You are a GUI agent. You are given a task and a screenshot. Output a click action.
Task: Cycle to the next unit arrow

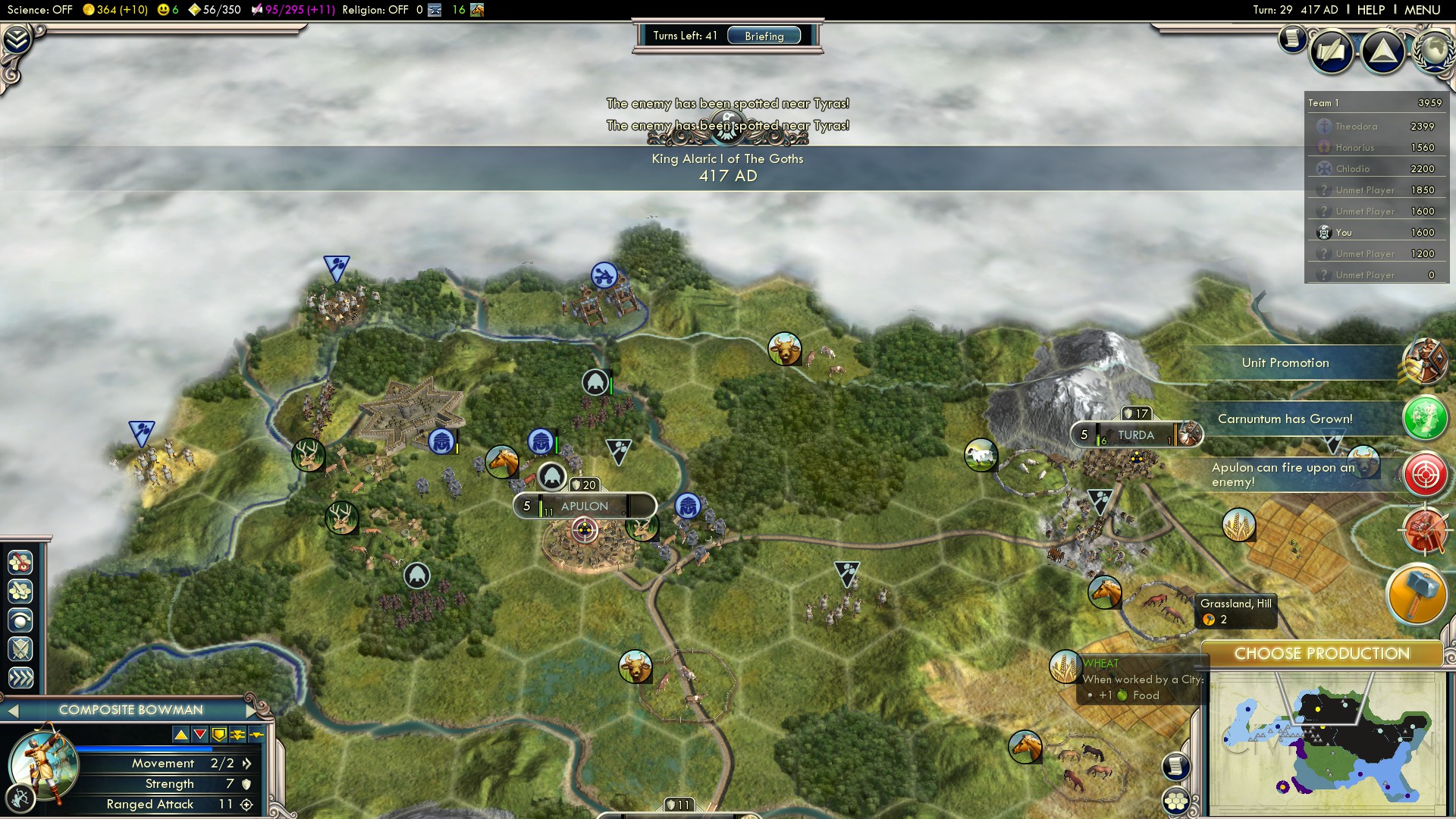pos(253,711)
